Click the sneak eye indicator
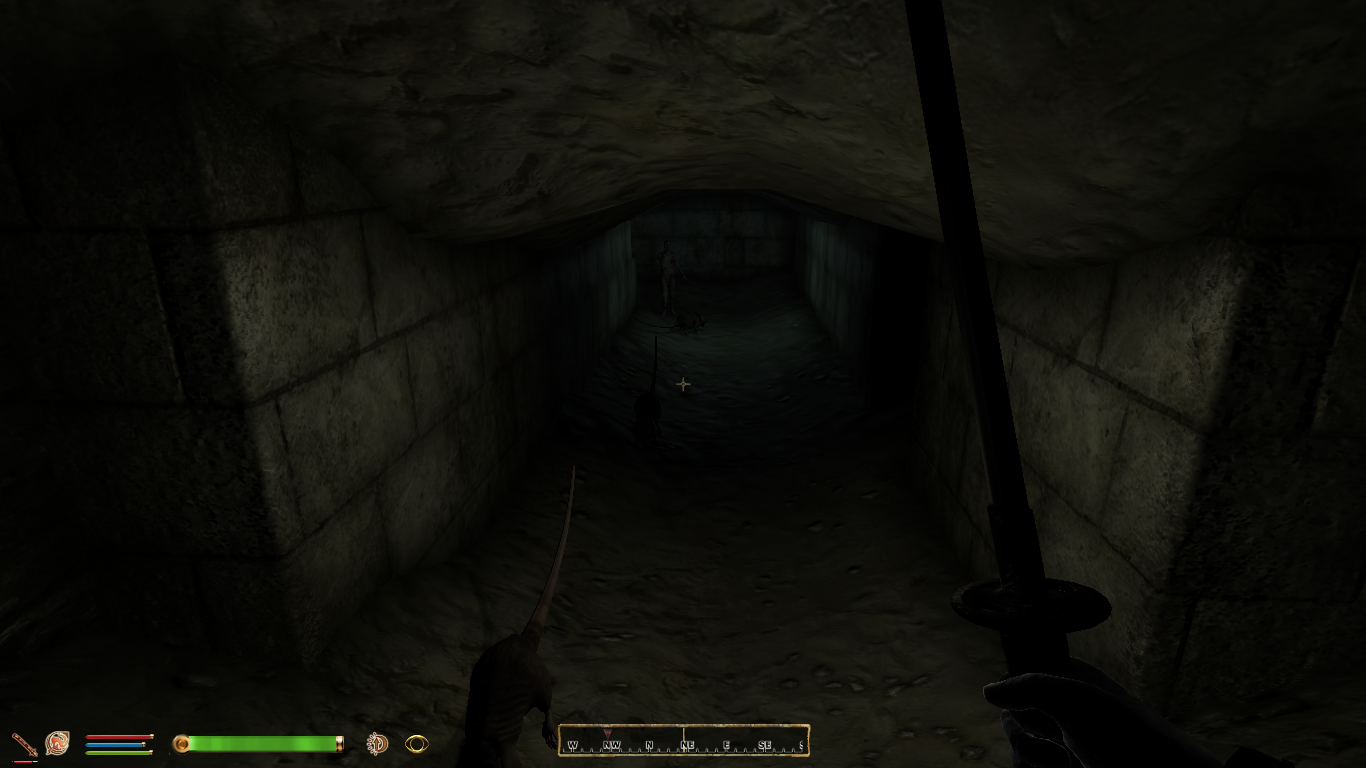The width and height of the screenshot is (1366, 768). (417, 743)
